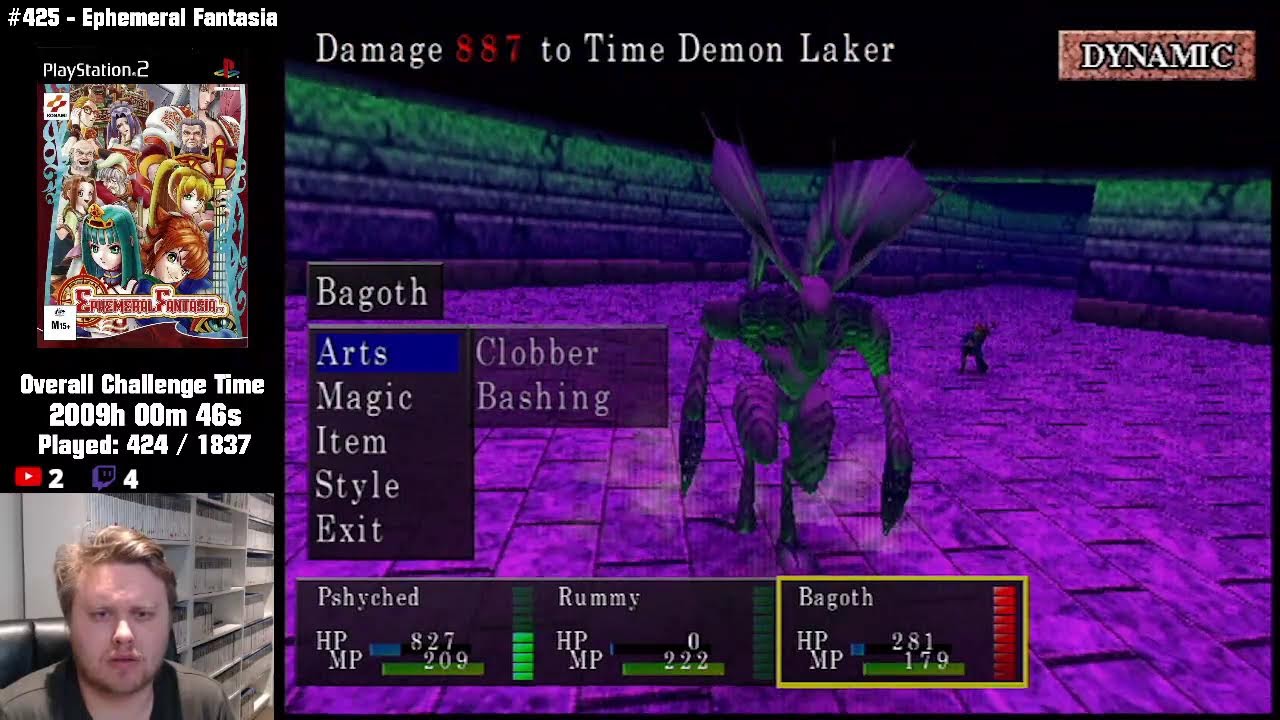Choose the Magic command
This screenshot has width=1280, height=720.
(x=364, y=398)
